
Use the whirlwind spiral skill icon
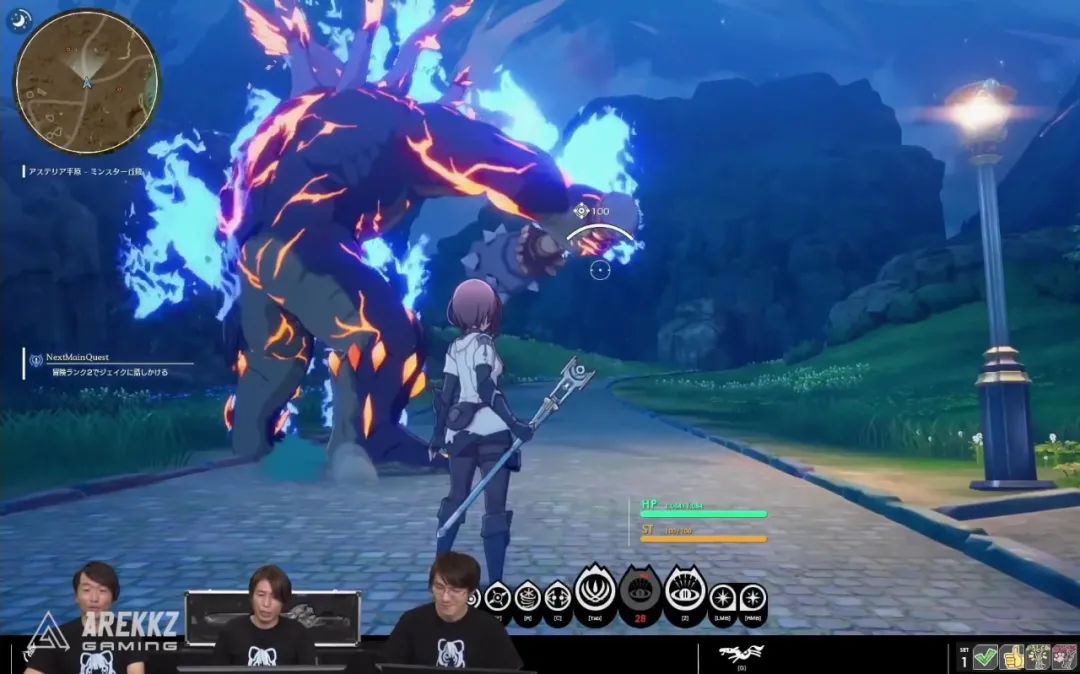(527, 599)
